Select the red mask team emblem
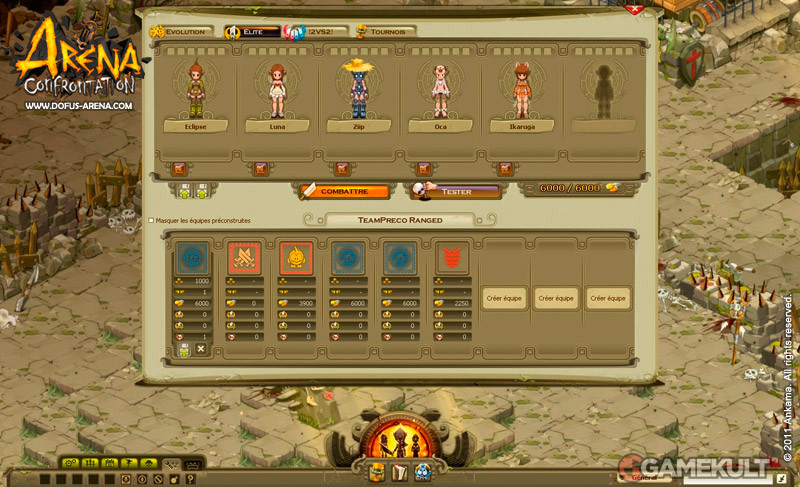Image resolution: width=800 pixels, height=487 pixels. (452, 258)
